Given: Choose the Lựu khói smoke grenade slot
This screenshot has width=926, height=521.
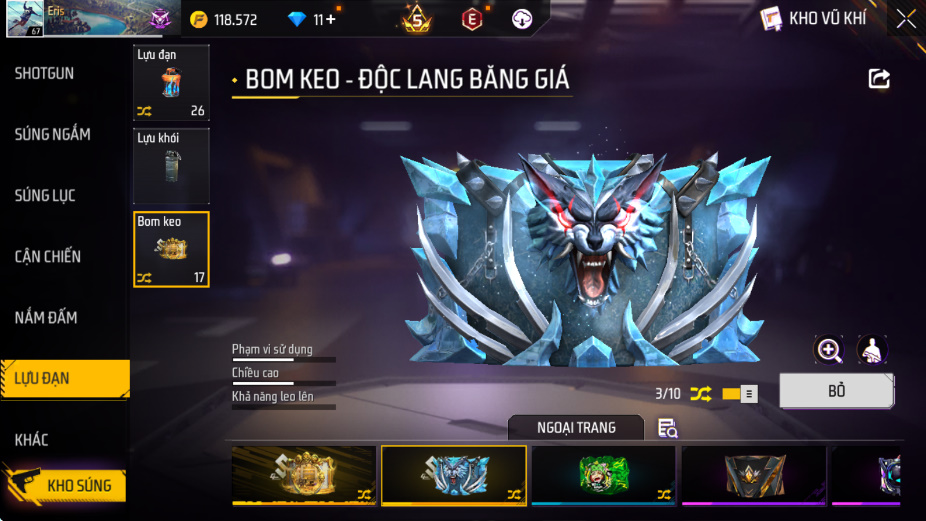Looking at the screenshot, I should (171, 166).
